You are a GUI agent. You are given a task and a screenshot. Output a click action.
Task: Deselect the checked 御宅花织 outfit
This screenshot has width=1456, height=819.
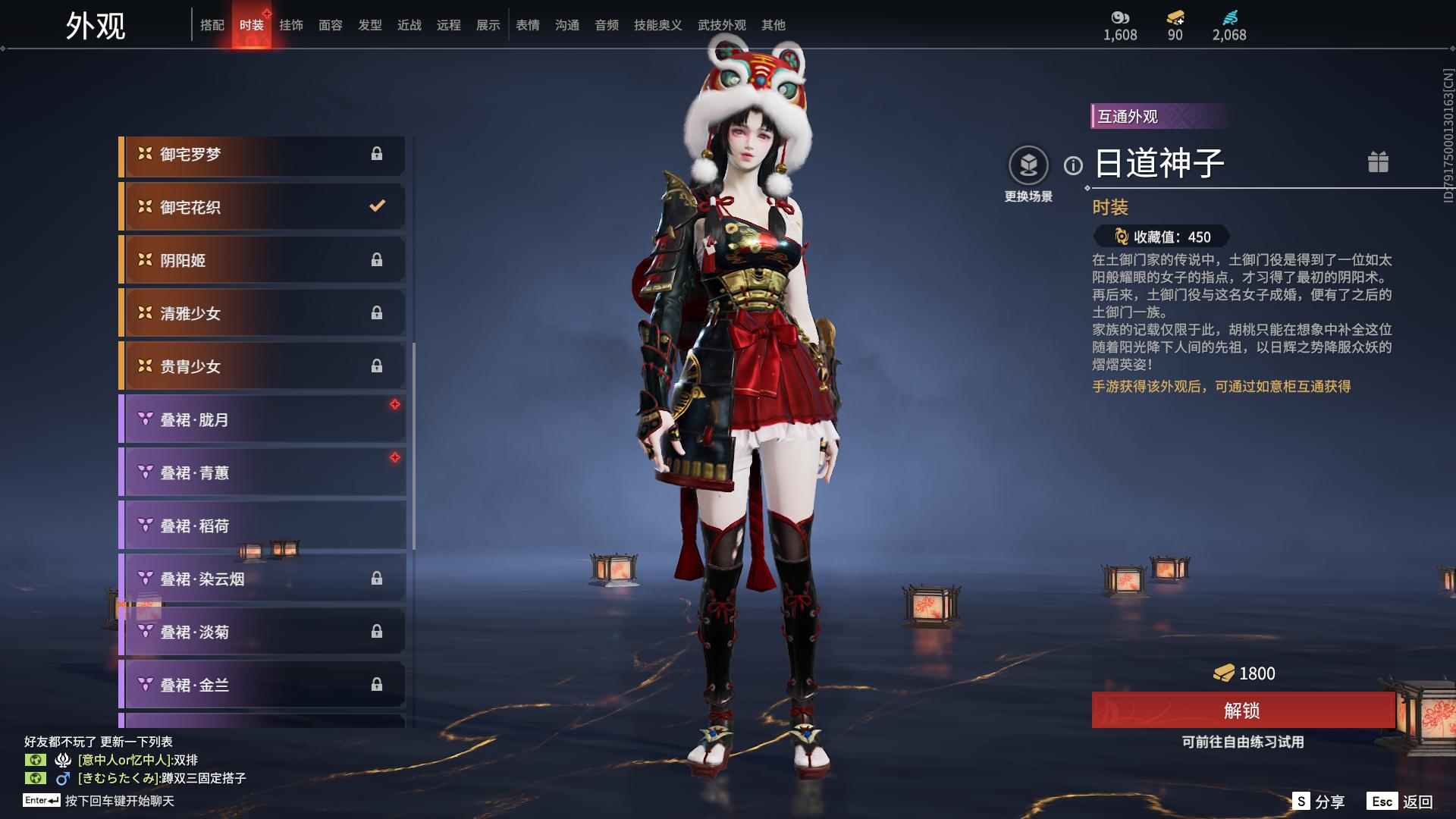pos(262,206)
